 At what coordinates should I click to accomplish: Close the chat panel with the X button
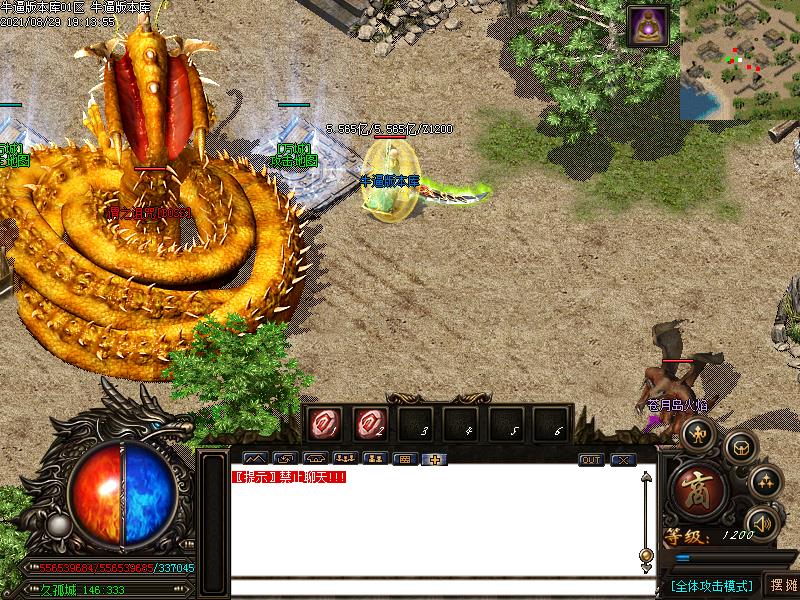pyautogui.click(x=623, y=460)
